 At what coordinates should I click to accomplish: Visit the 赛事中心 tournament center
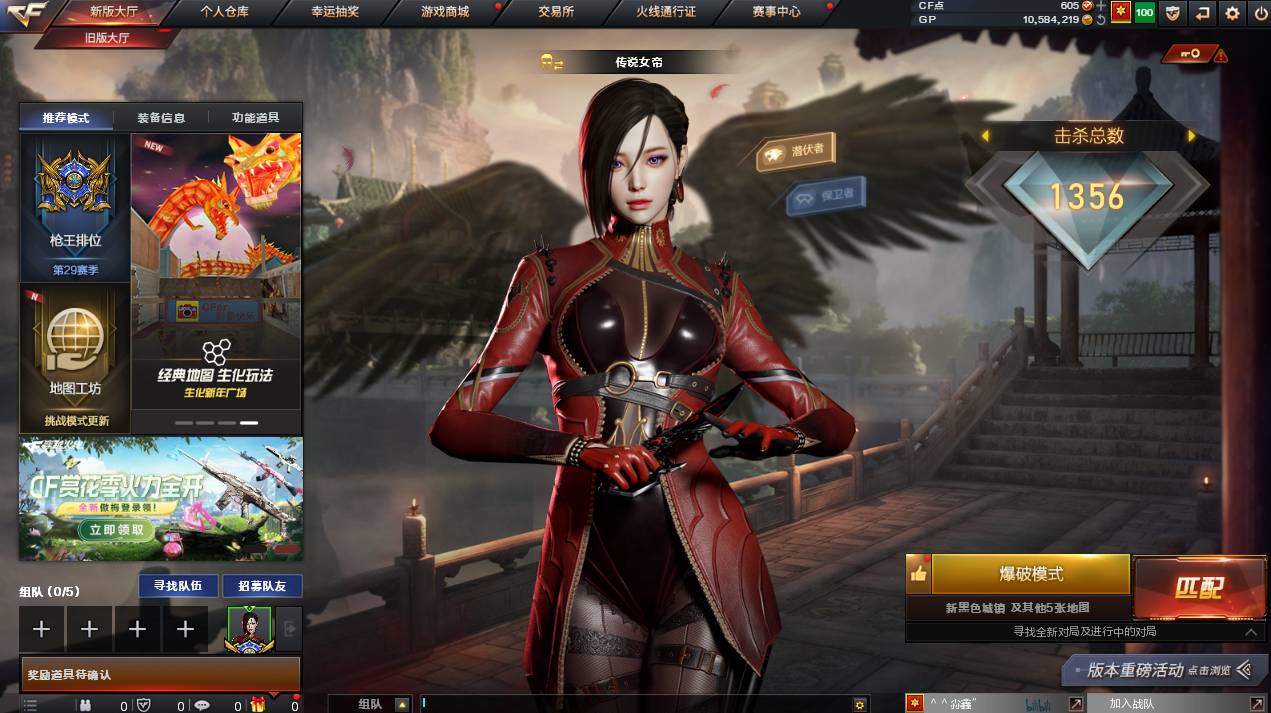tap(776, 12)
